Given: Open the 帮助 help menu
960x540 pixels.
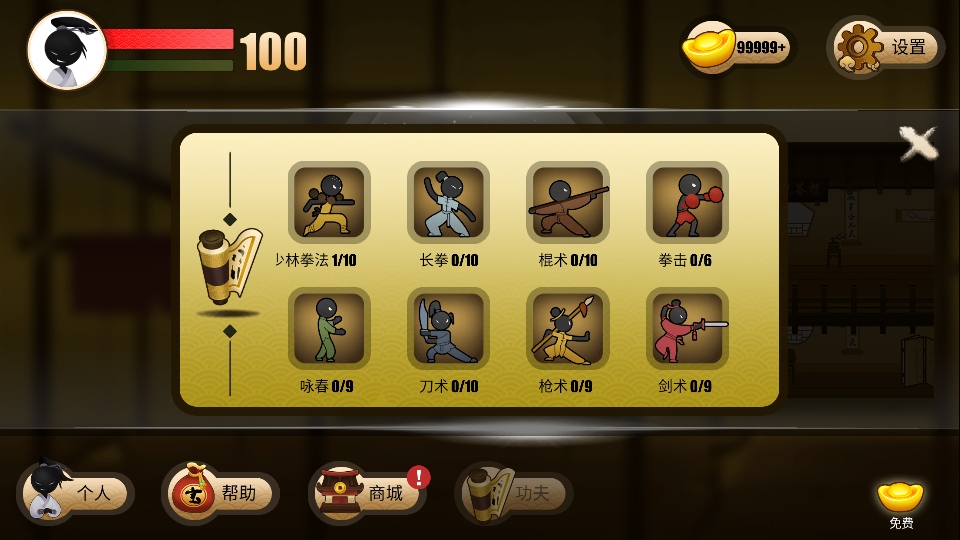Looking at the screenshot, I should pyautogui.click(x=220, y=492).
